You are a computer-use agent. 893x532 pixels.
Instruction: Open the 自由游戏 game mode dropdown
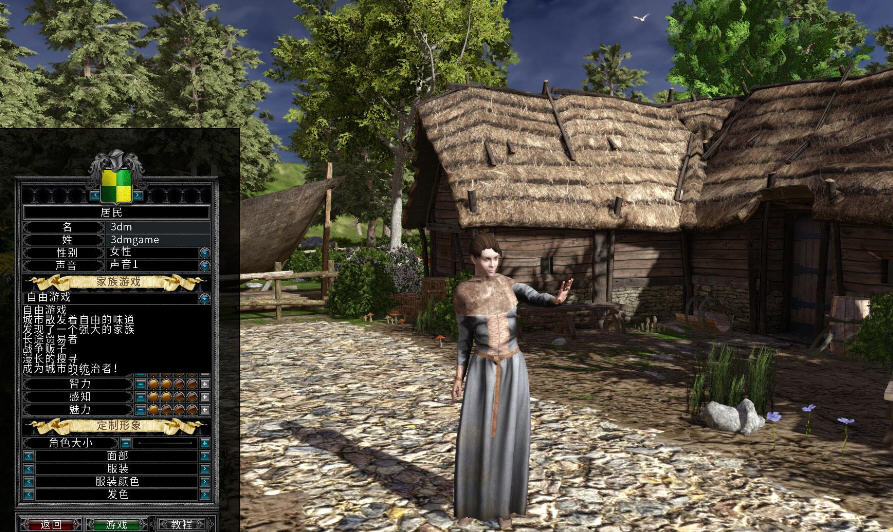pyautogui.click(x=204, y=297)
